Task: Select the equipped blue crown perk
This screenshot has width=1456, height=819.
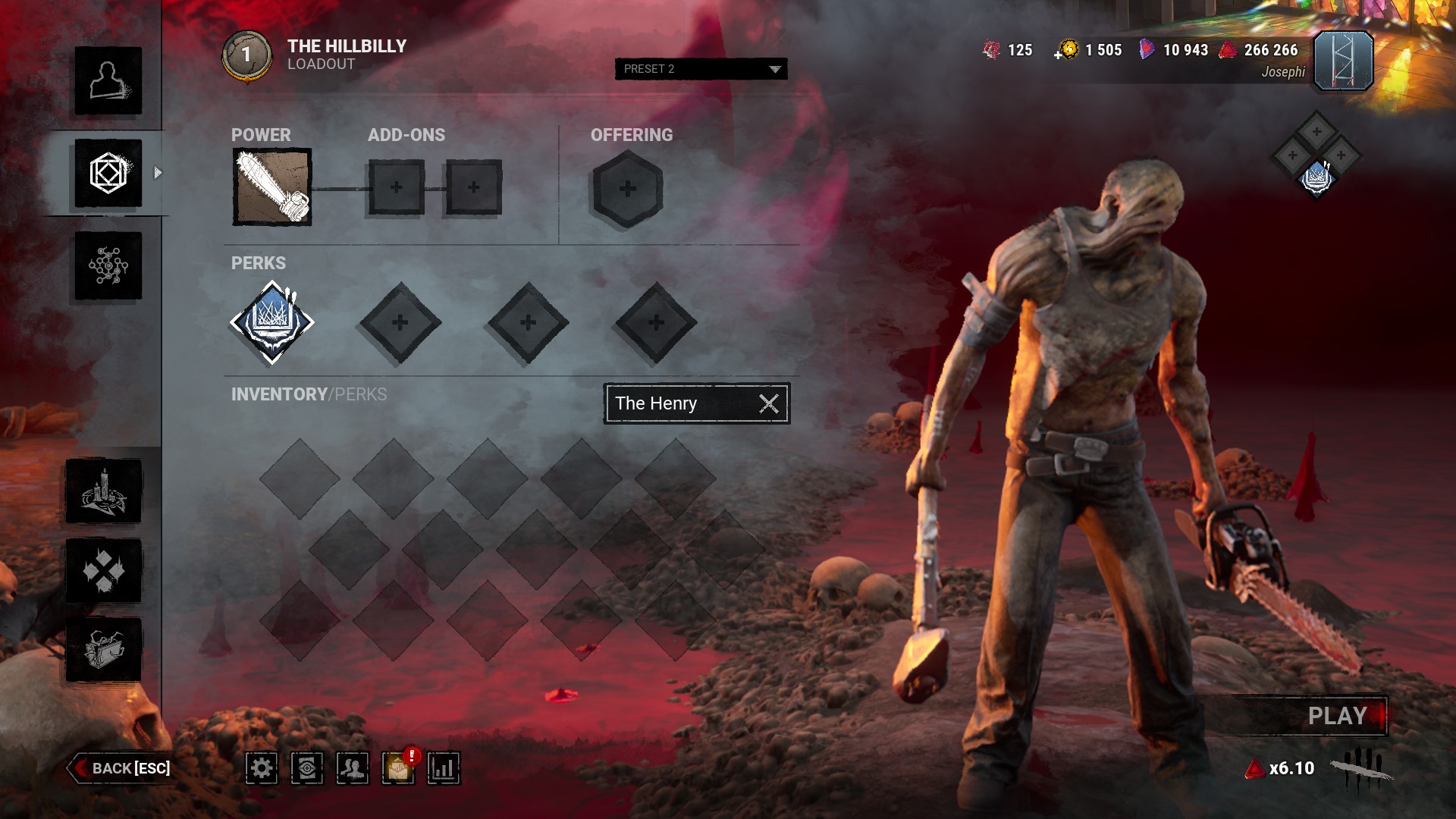Action: point(271,322)
